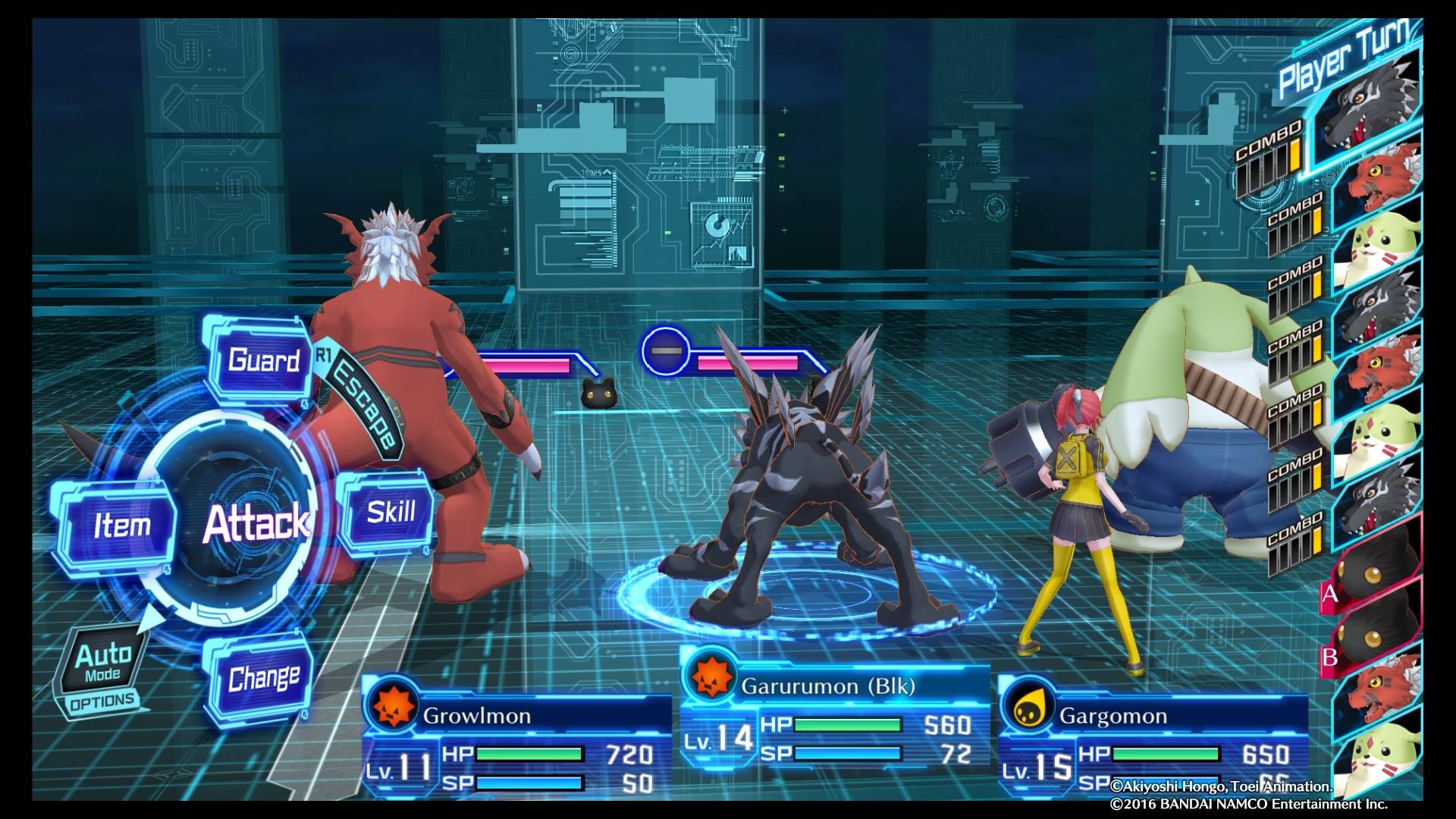
Task: Open the Item command menu
Action: 123,524
